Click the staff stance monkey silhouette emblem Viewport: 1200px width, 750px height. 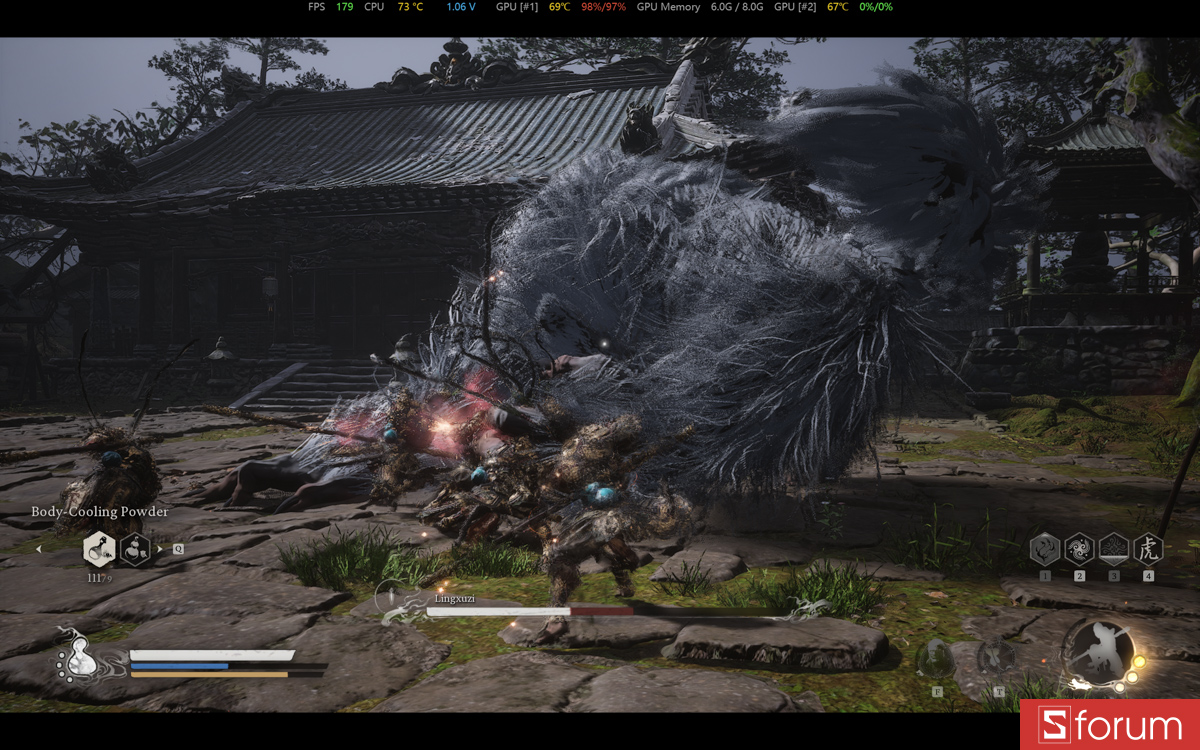[x=1097, y=651]
